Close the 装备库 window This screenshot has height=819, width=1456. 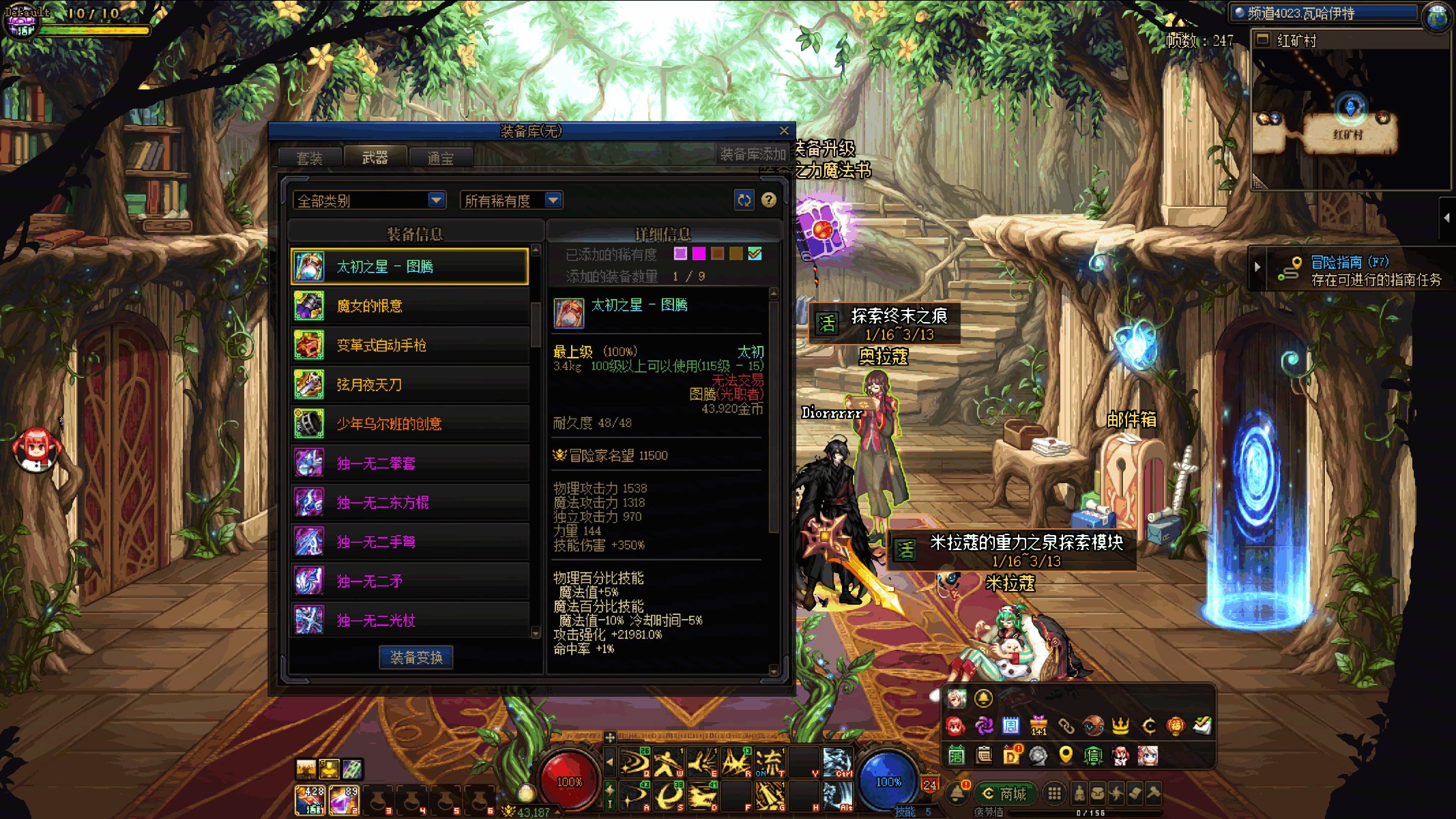(x=784, y=130)
